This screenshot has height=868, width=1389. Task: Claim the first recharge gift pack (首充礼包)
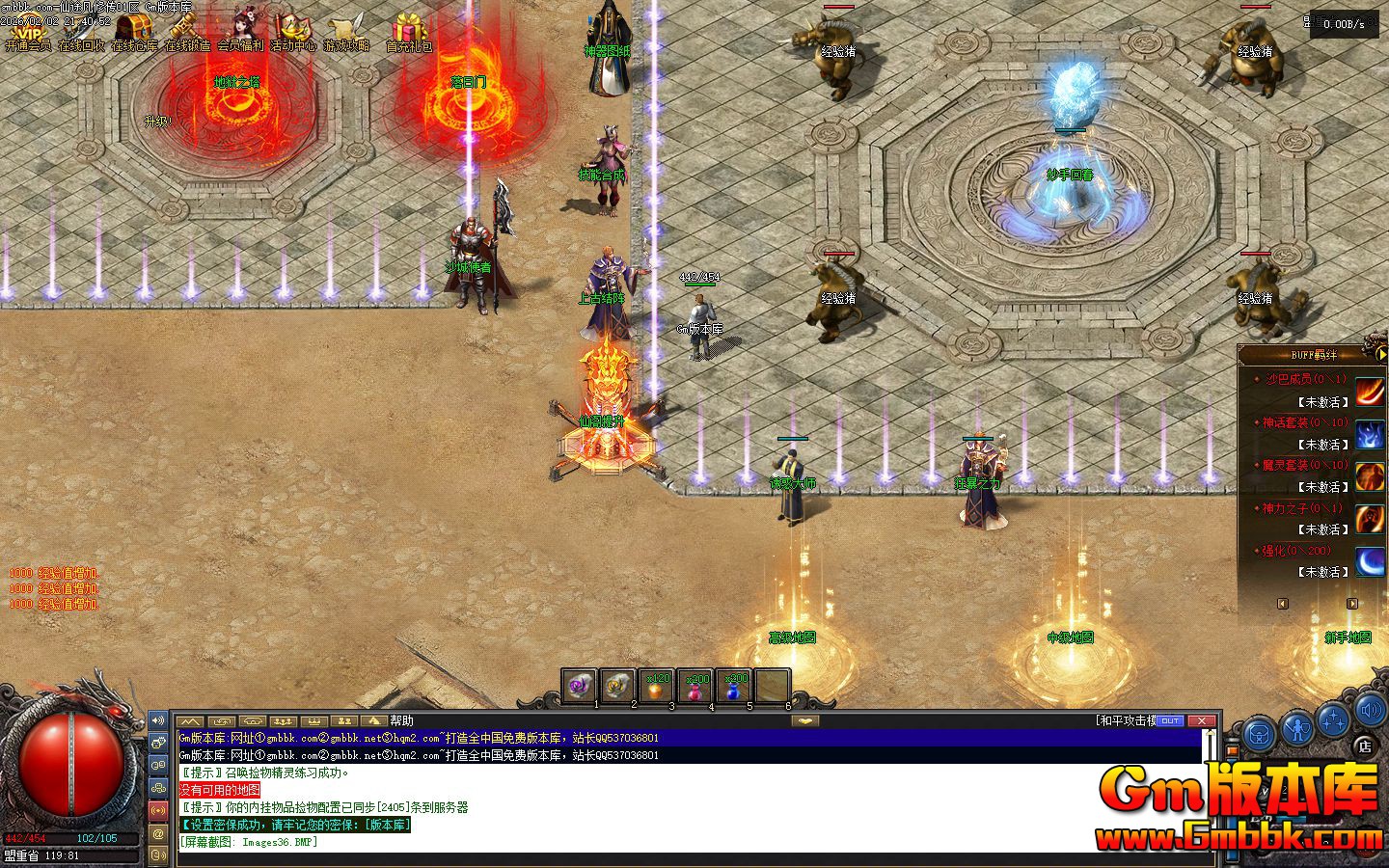point(409,30)
